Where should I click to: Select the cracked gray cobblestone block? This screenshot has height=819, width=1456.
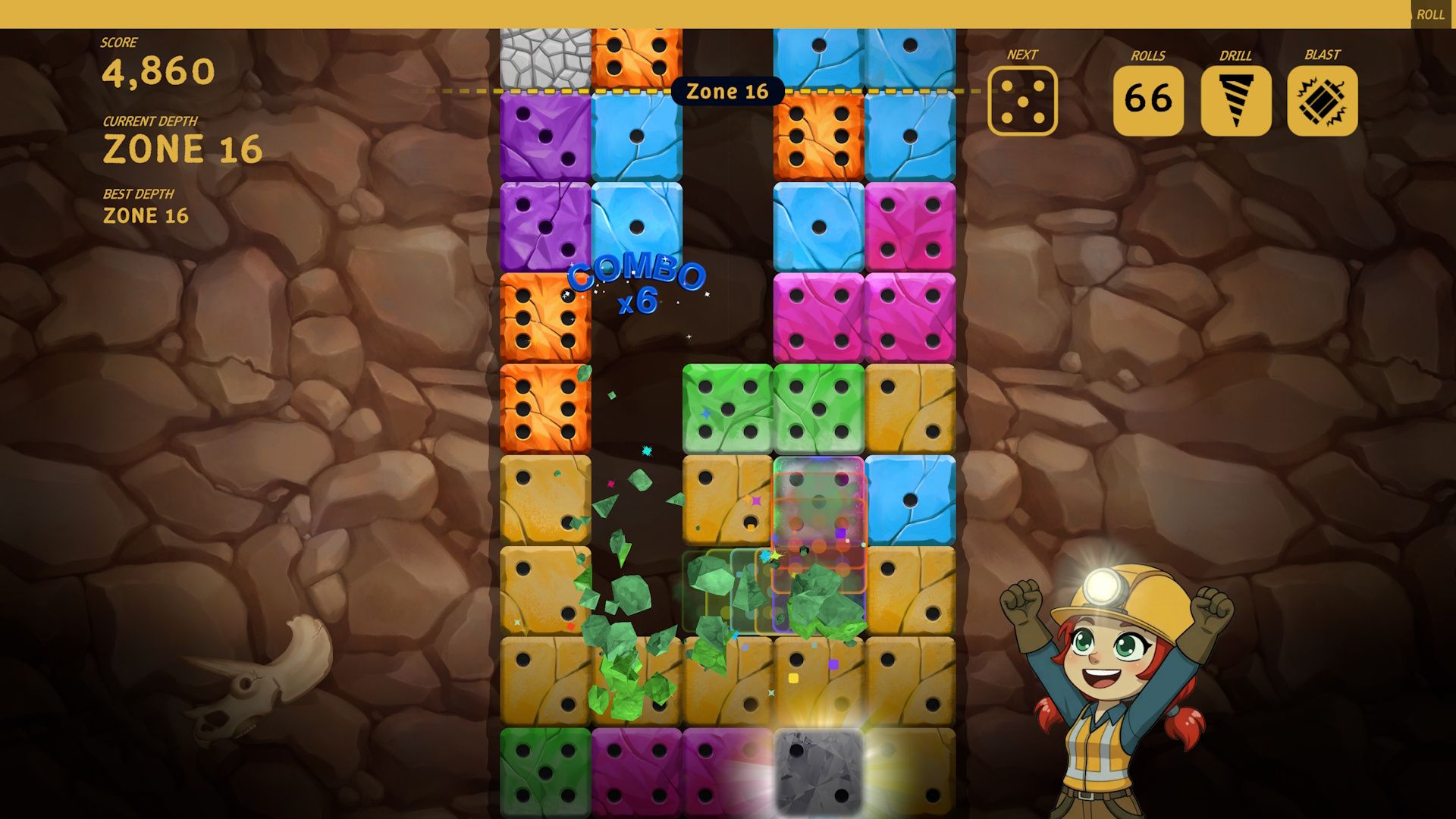(x=545, y=58)
